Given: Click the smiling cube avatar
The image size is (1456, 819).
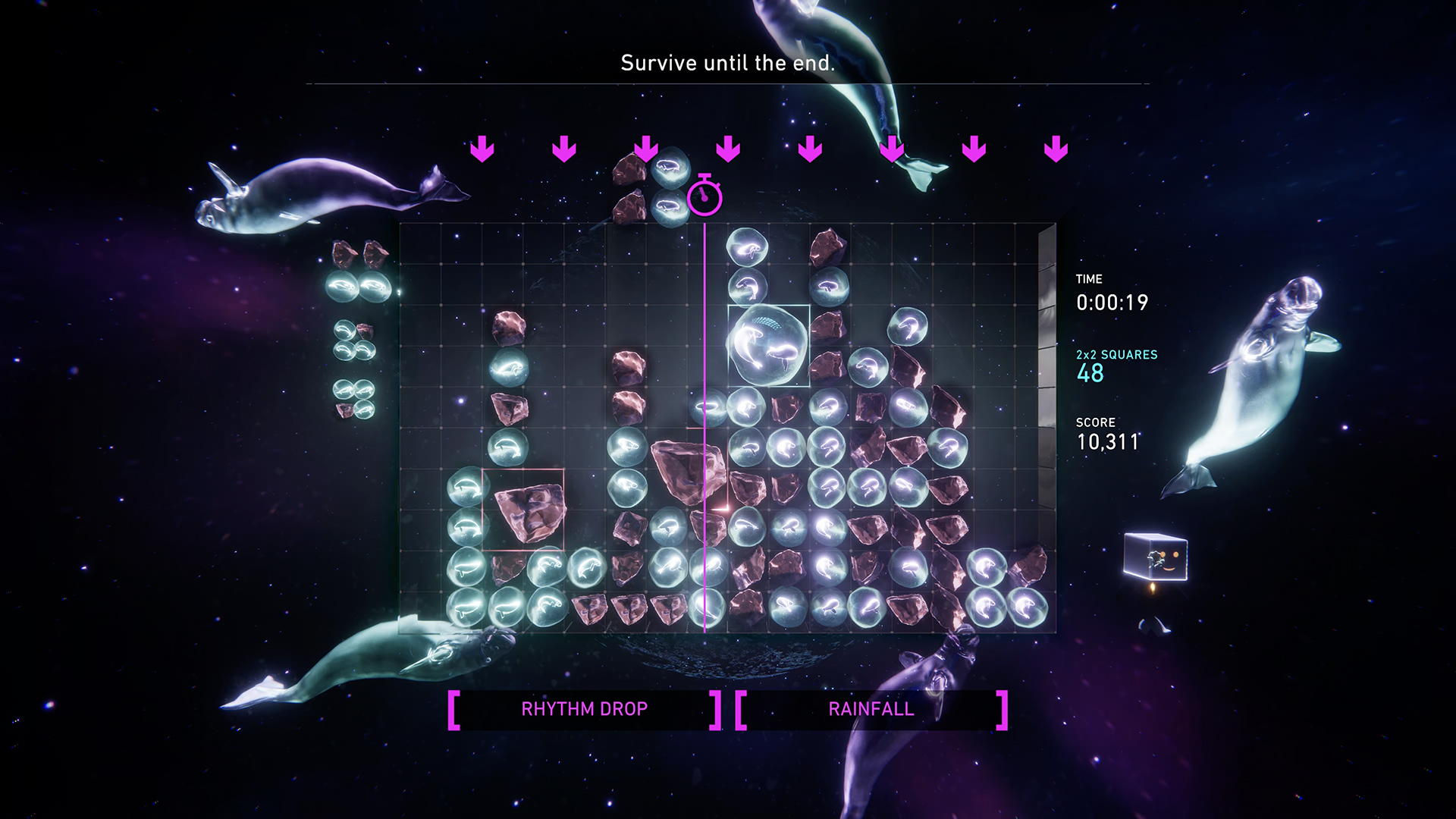Looking at the screenshot, I should tap(1156, 557).
